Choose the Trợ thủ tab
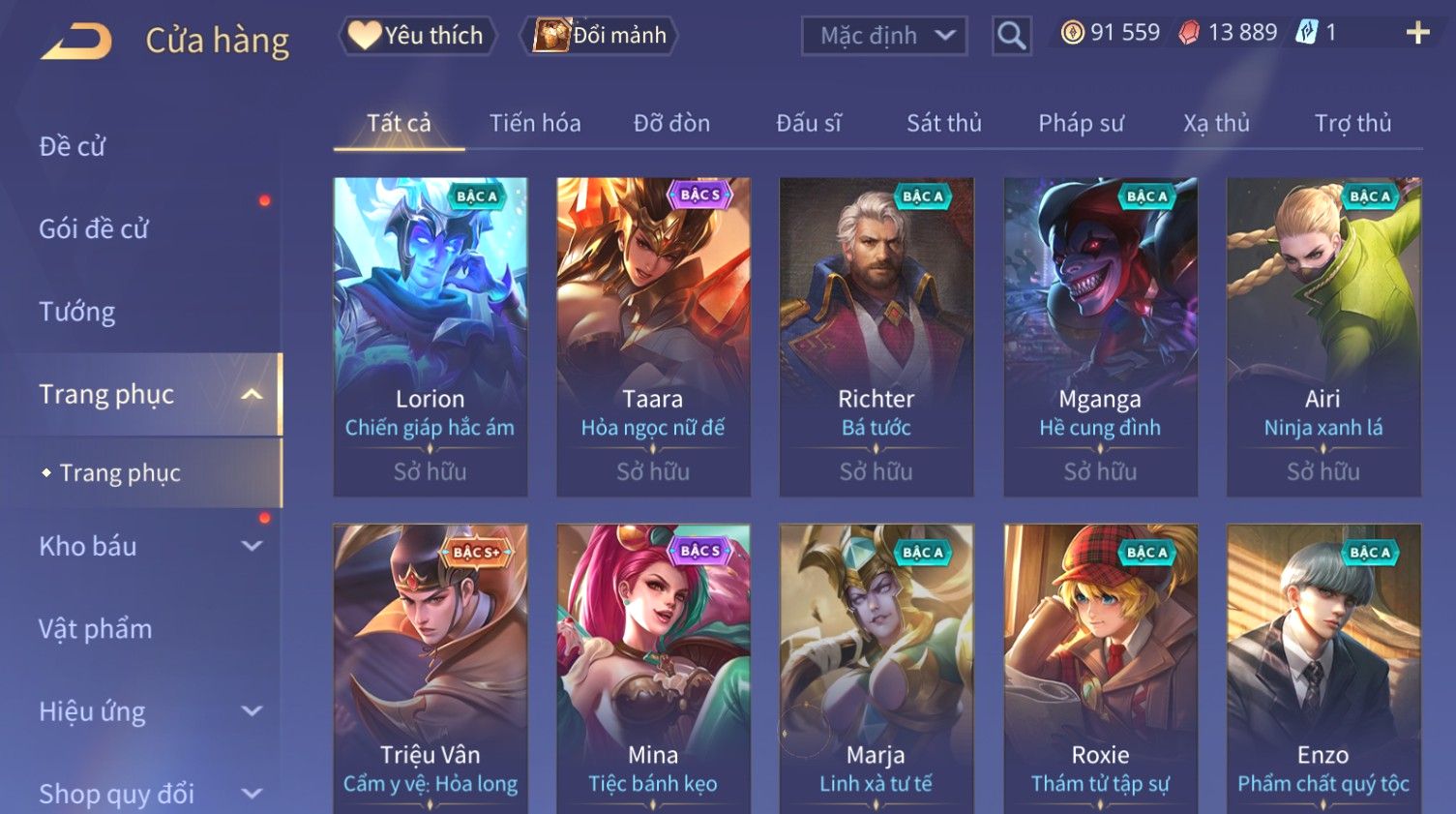Screen dimensions: 1456x814 coord(1352,124)
